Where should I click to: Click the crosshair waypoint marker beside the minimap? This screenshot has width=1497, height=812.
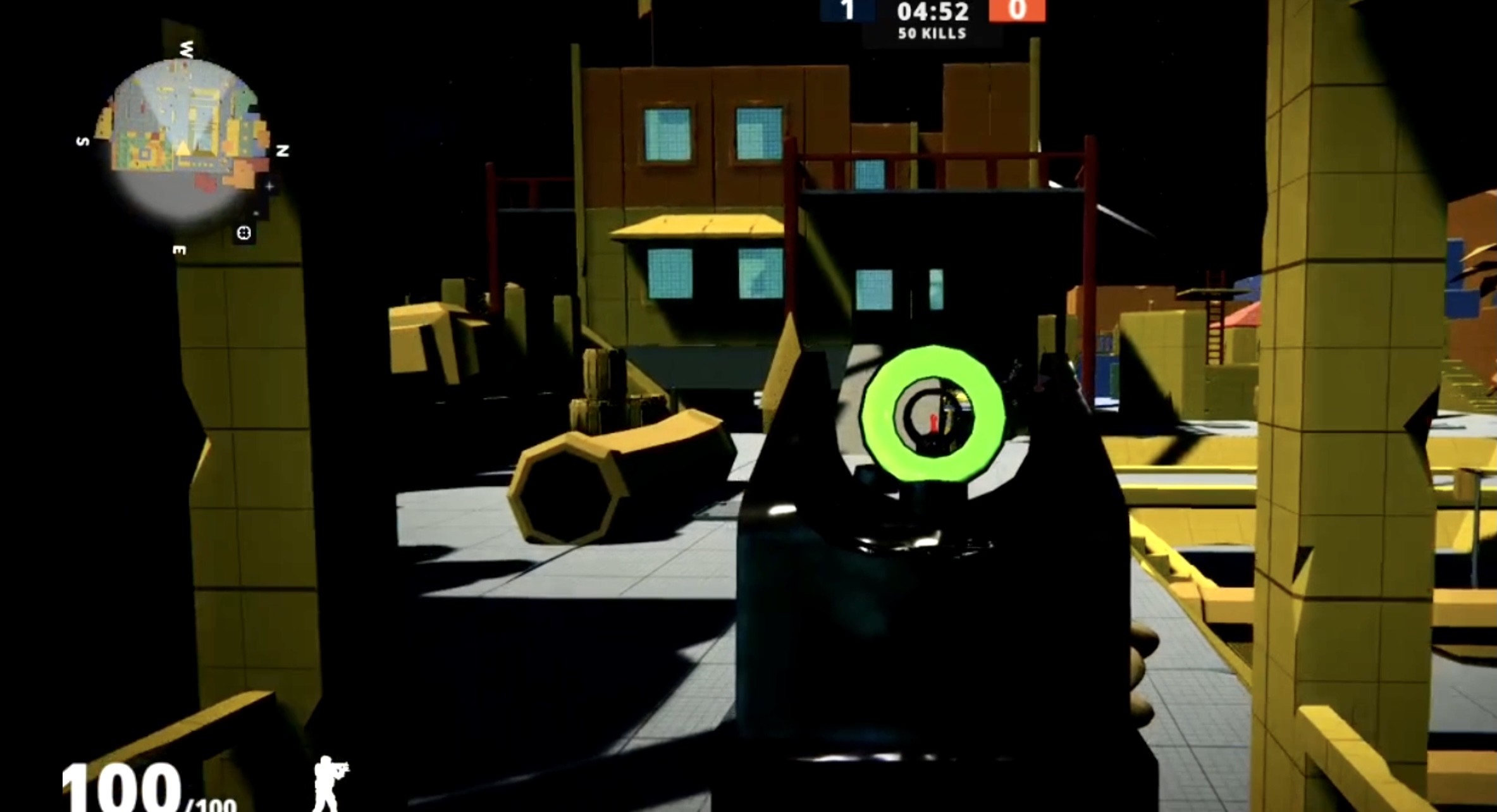[x=271, y=186]
